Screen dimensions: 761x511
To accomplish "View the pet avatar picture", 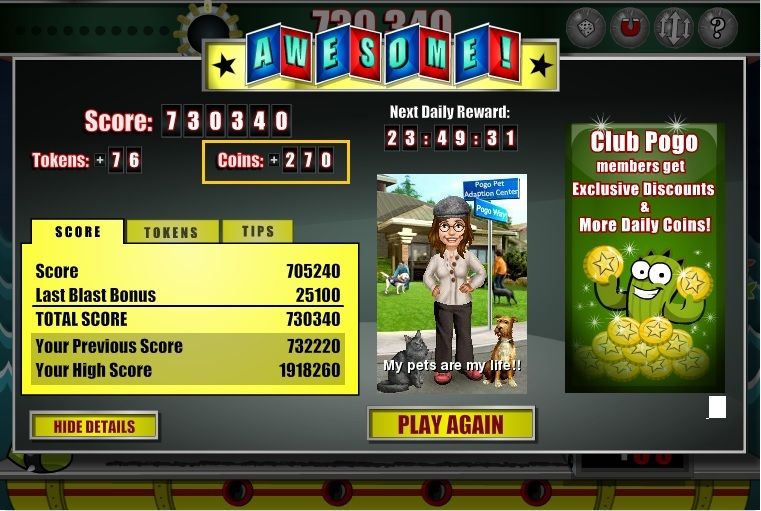I will [x=451, y=283].
